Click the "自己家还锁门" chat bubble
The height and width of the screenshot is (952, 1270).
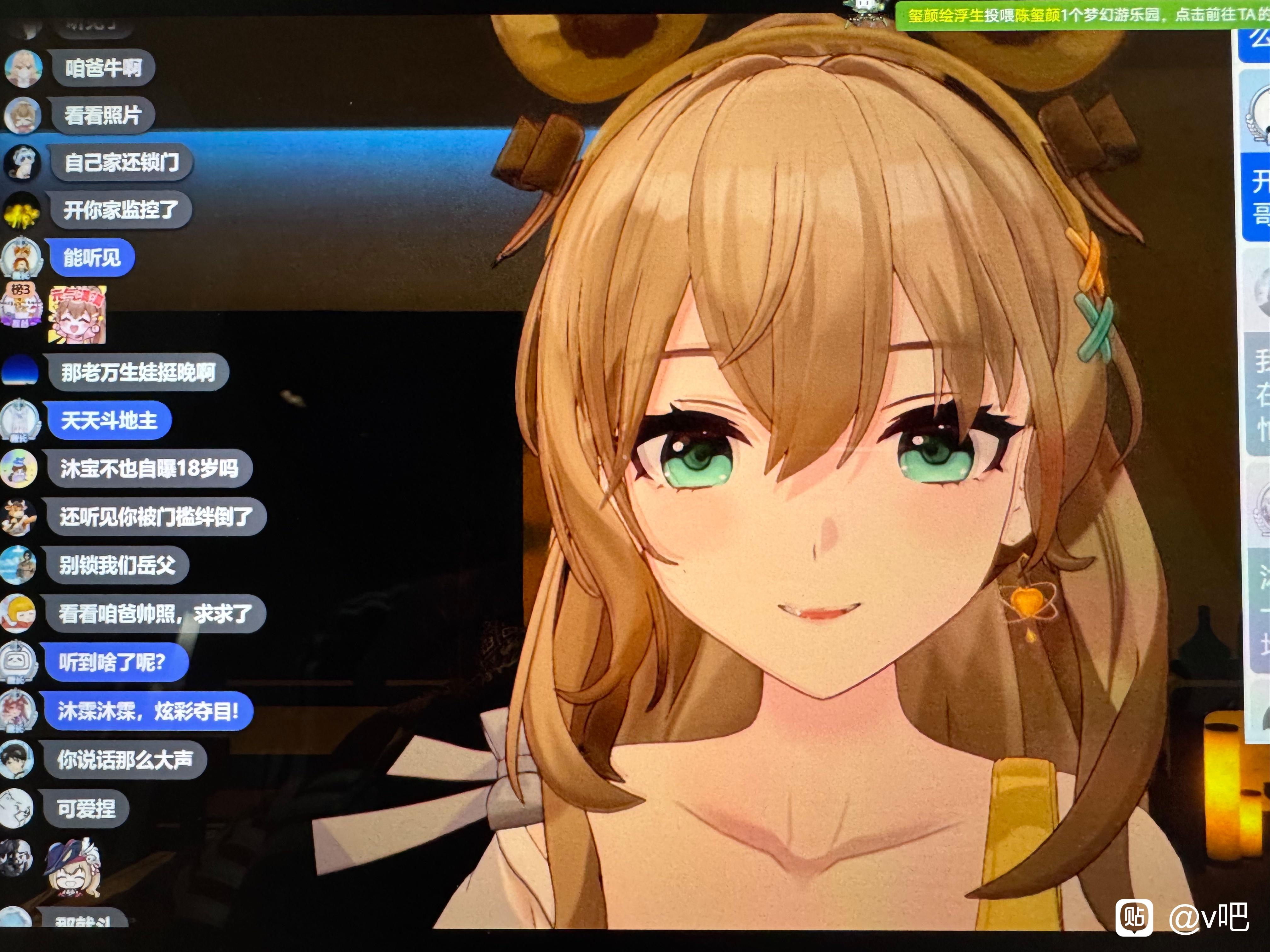121,162
